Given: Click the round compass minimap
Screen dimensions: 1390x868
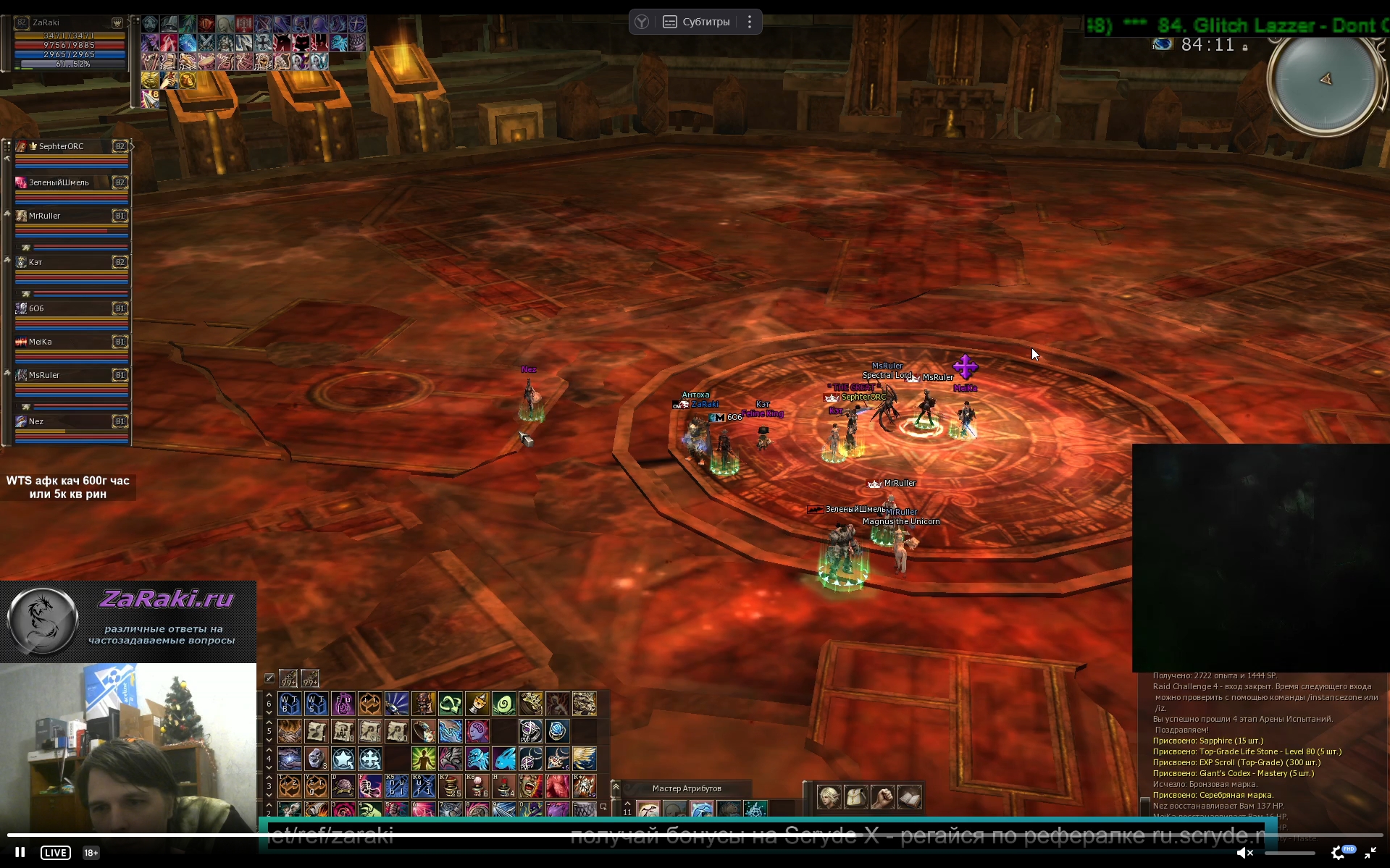Looking at the screenshot, I should coord(1325,79).
